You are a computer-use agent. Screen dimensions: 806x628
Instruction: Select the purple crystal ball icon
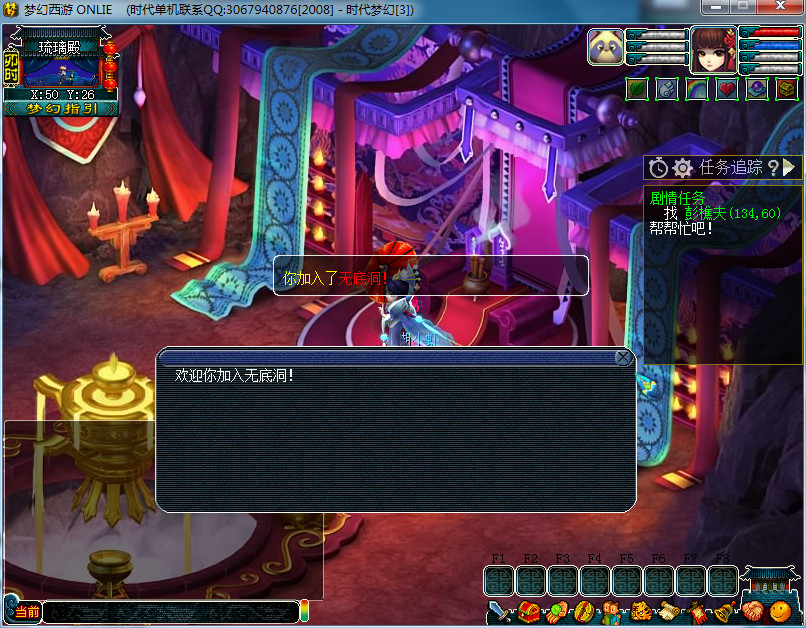pos(757,89)
